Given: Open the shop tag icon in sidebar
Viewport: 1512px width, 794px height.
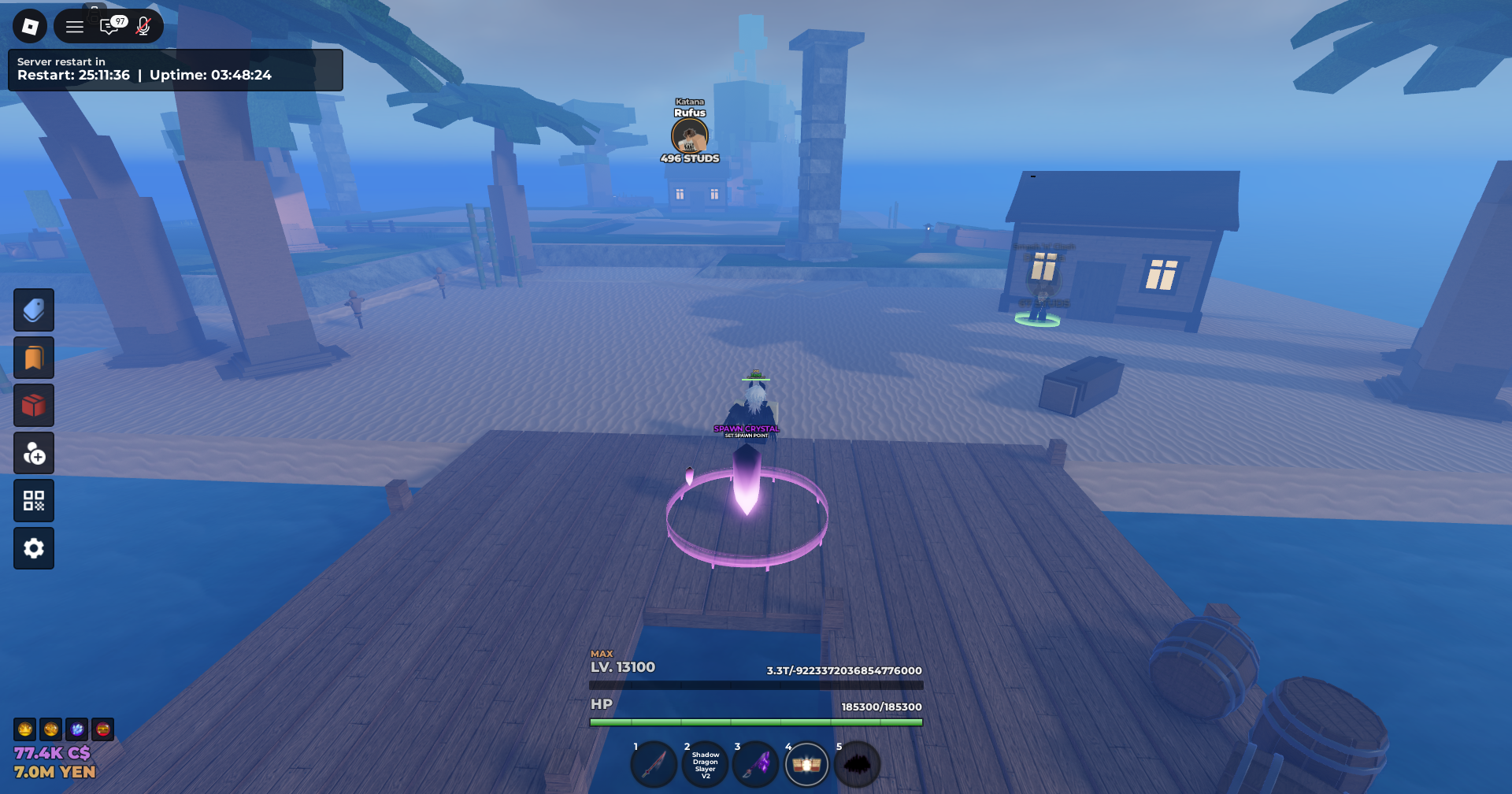Looking at the screenshot, I should 33,310.
